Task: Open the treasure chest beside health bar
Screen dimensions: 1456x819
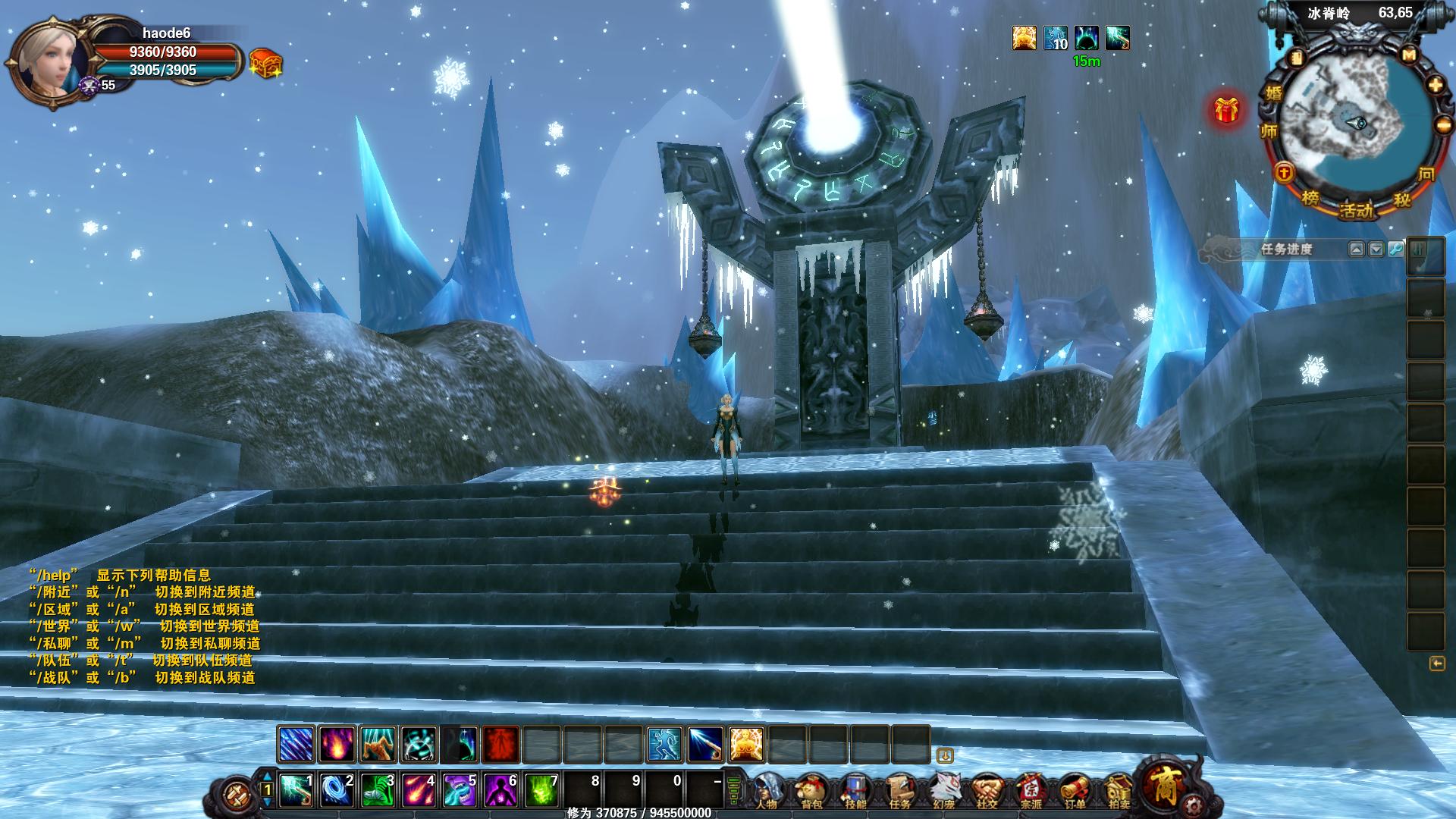Action: [265, 64]
